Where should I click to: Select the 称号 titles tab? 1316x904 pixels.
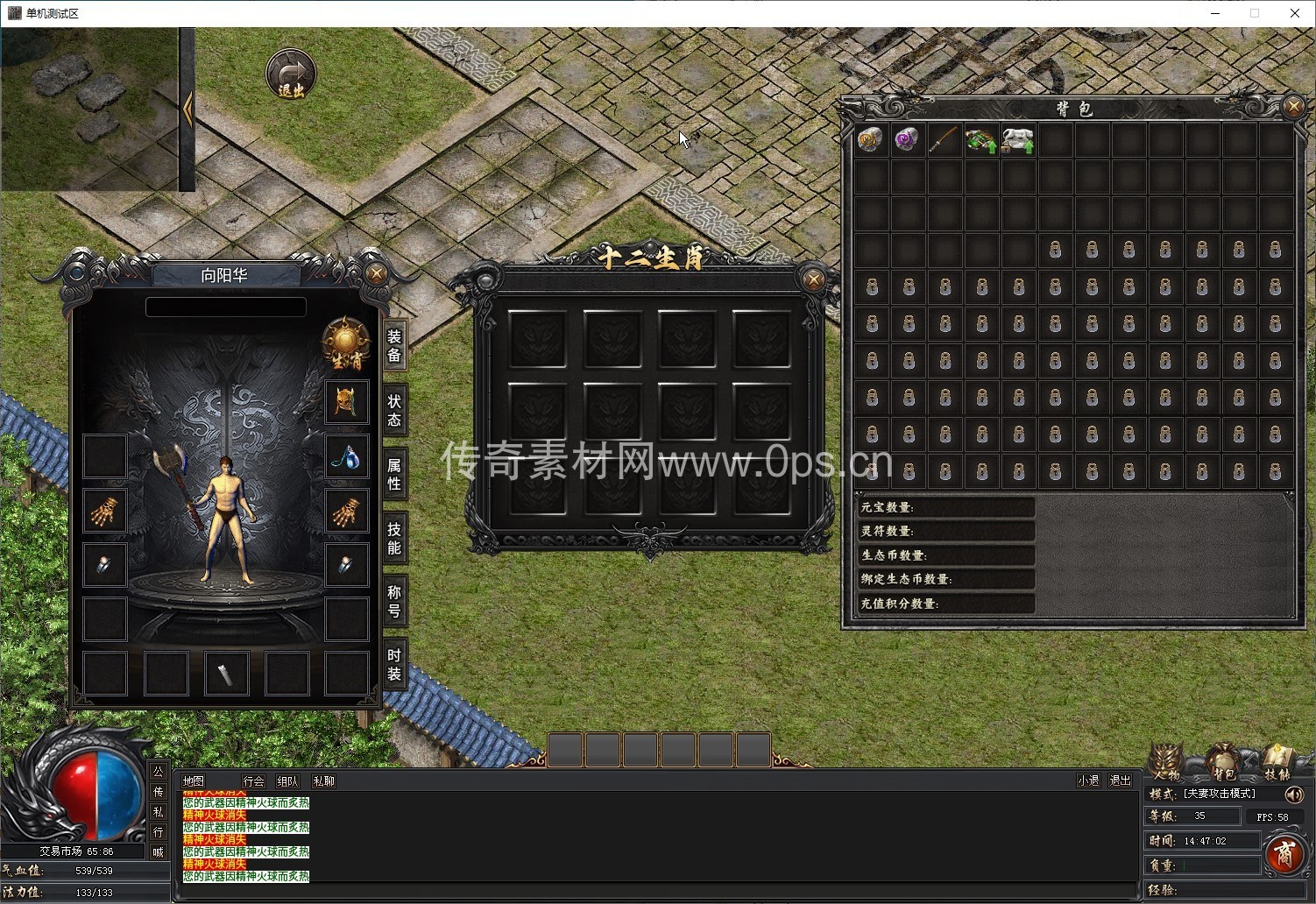pyautogui.click(x=394, y=602)
